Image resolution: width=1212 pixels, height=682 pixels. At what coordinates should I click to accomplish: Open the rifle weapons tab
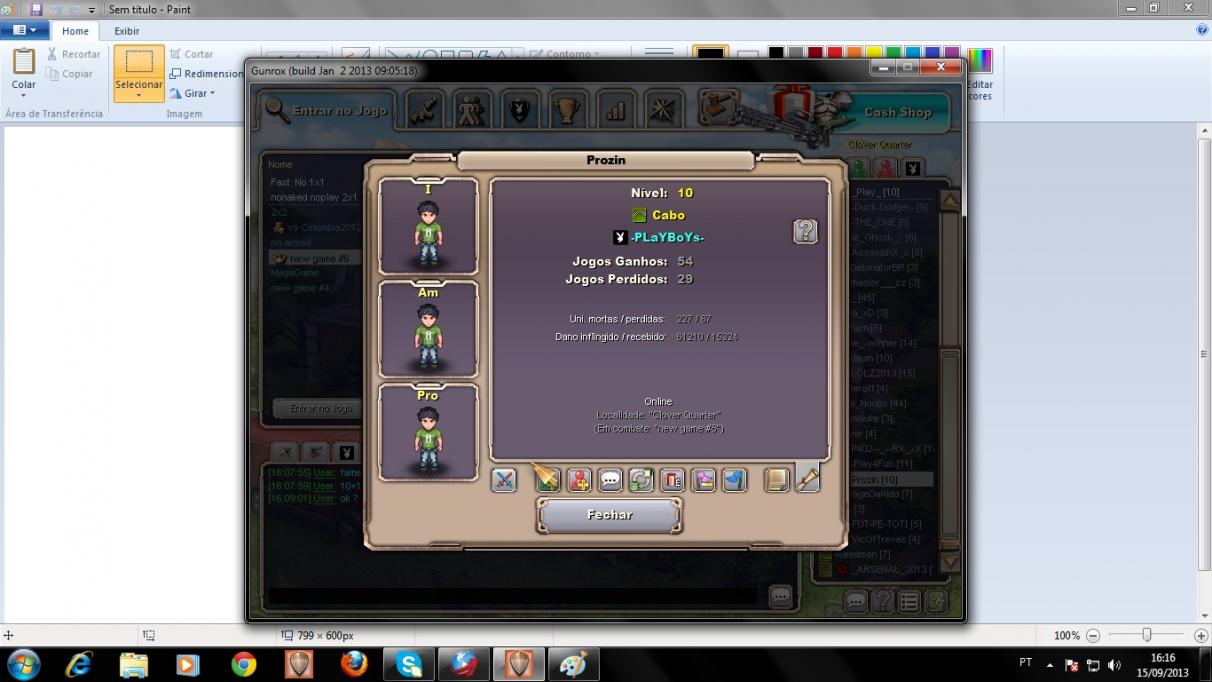click(x=424, y=109)
